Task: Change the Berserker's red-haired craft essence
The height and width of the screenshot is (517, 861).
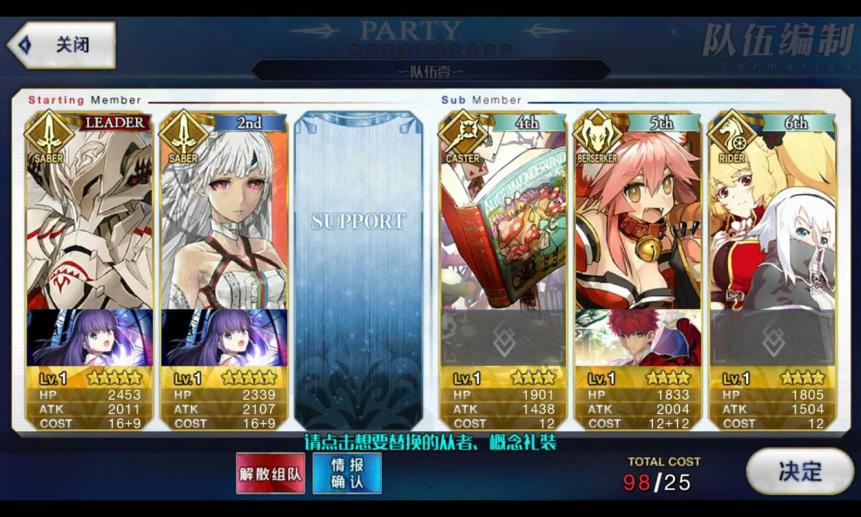Action: pyautogui.click(x=638, y=338)
